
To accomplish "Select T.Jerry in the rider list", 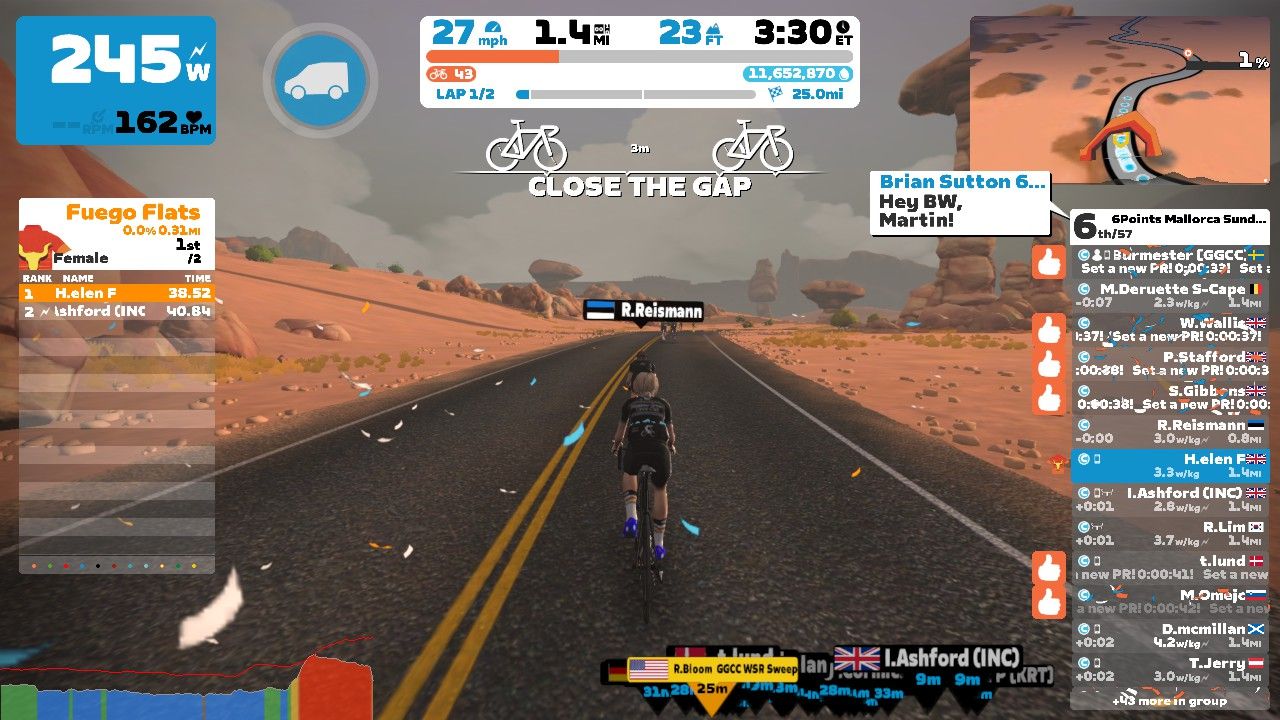I will click(1170, 669).
